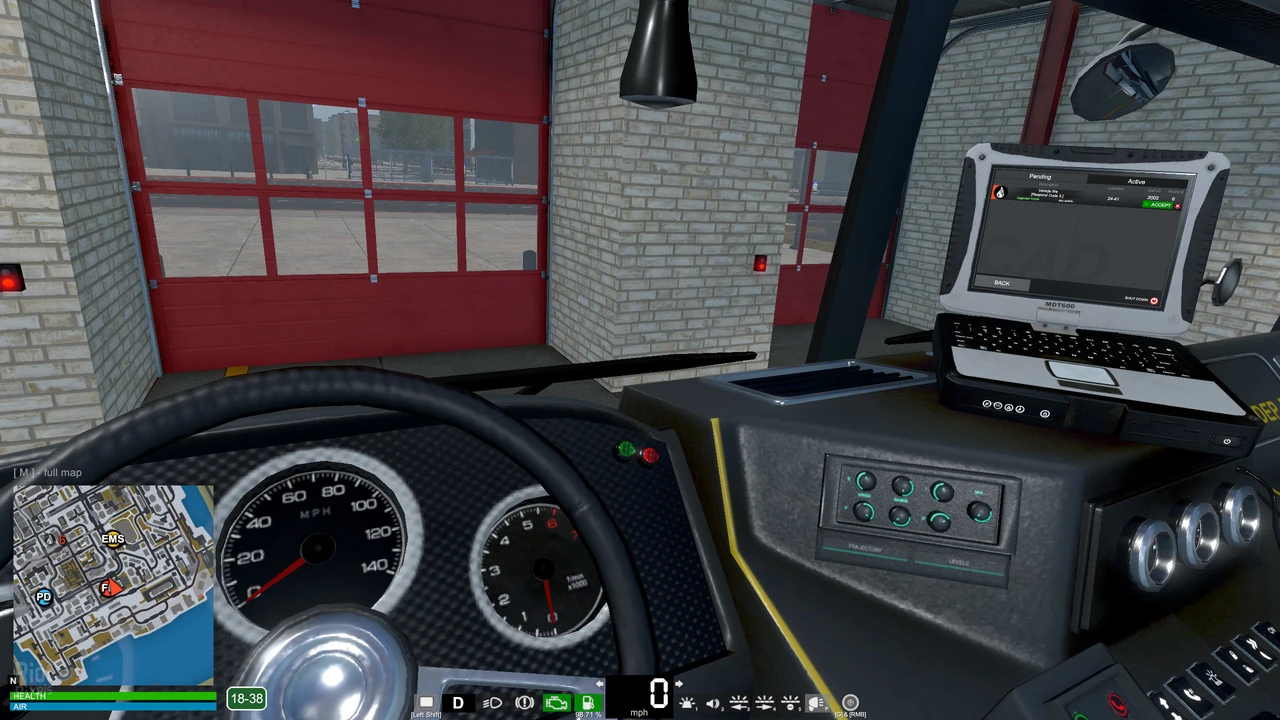Toggle the scene floodlight icon
The height and width of the screenshot is (720, 1280).
point(816,703)
